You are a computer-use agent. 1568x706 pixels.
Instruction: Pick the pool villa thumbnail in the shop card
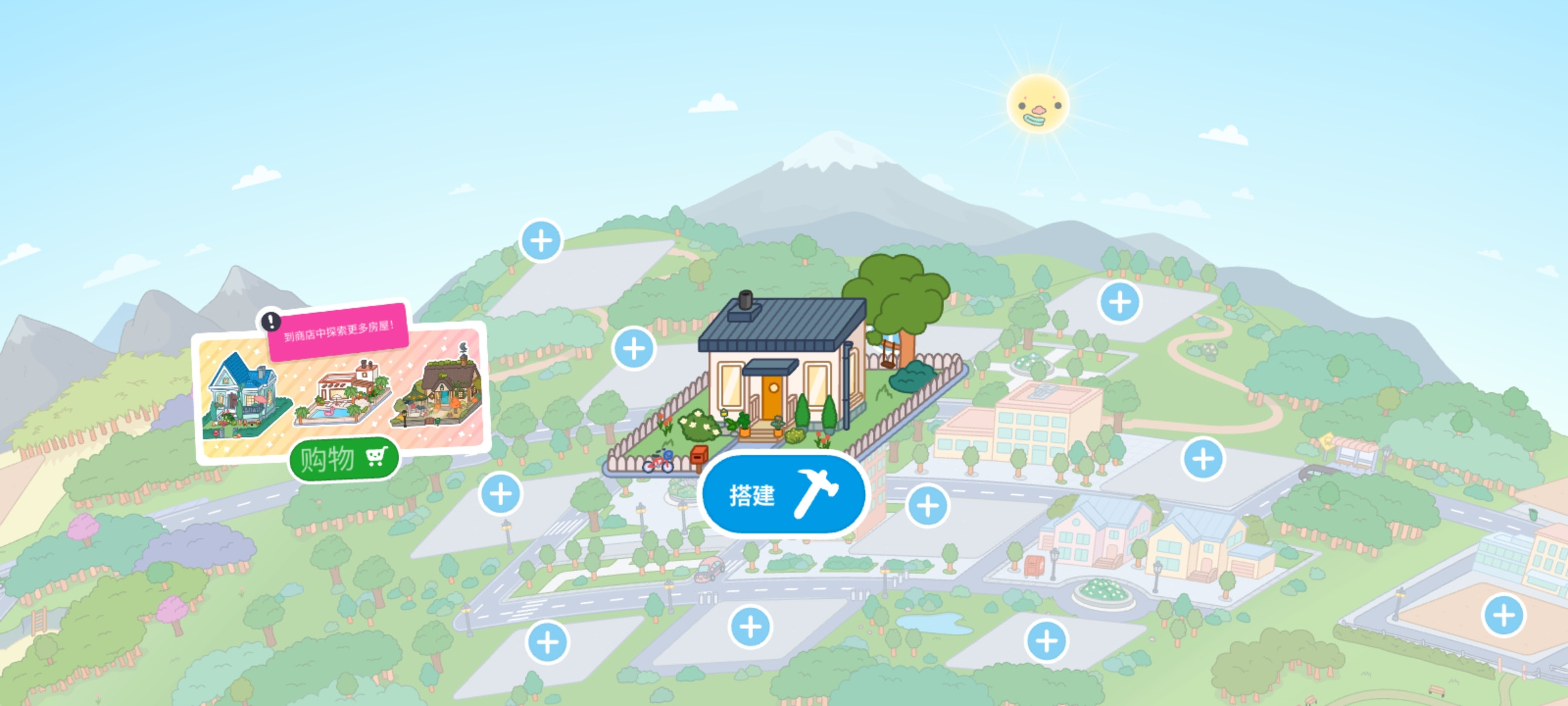tap(343, 397)
